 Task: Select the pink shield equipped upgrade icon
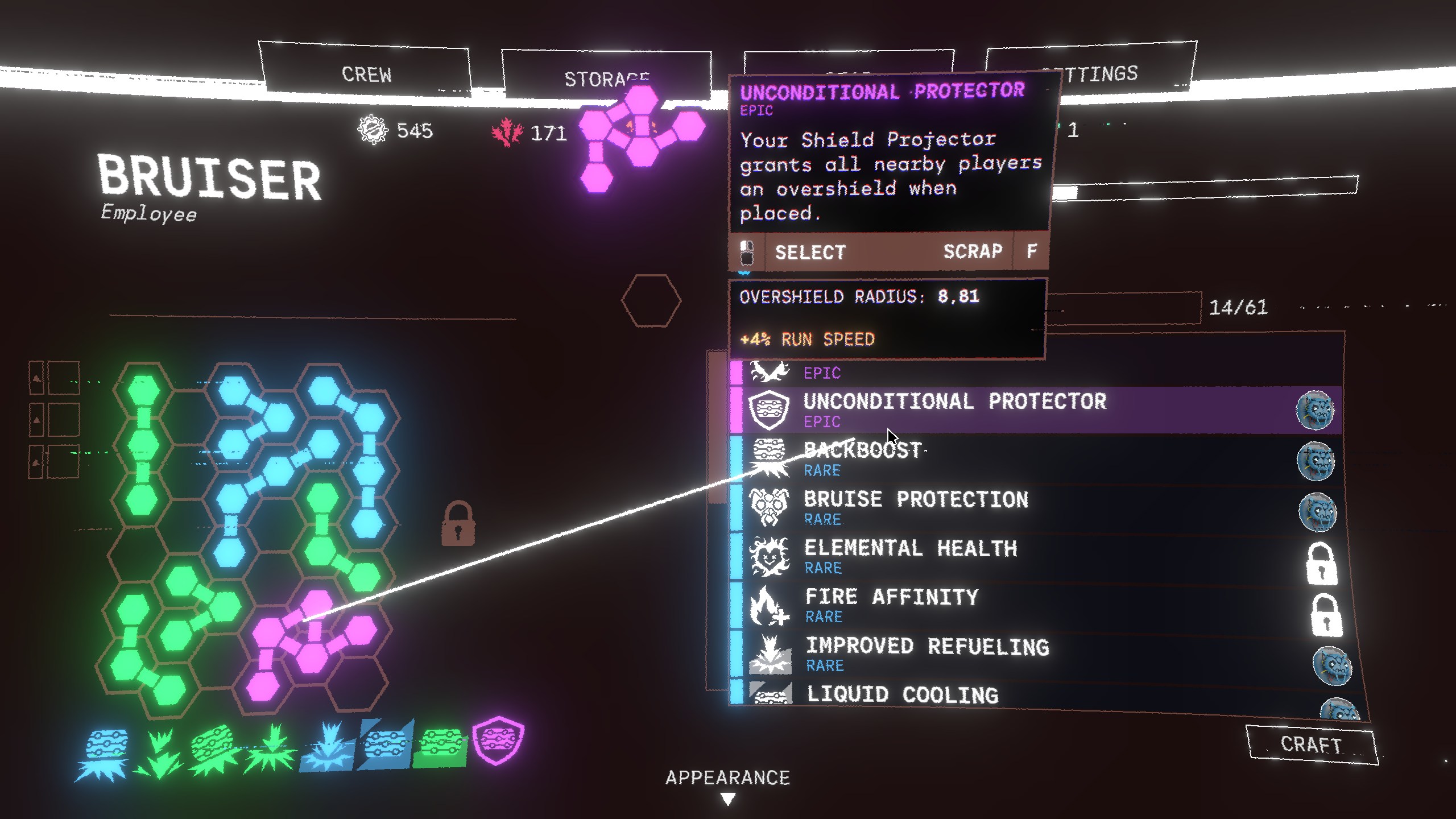[498, 740]
